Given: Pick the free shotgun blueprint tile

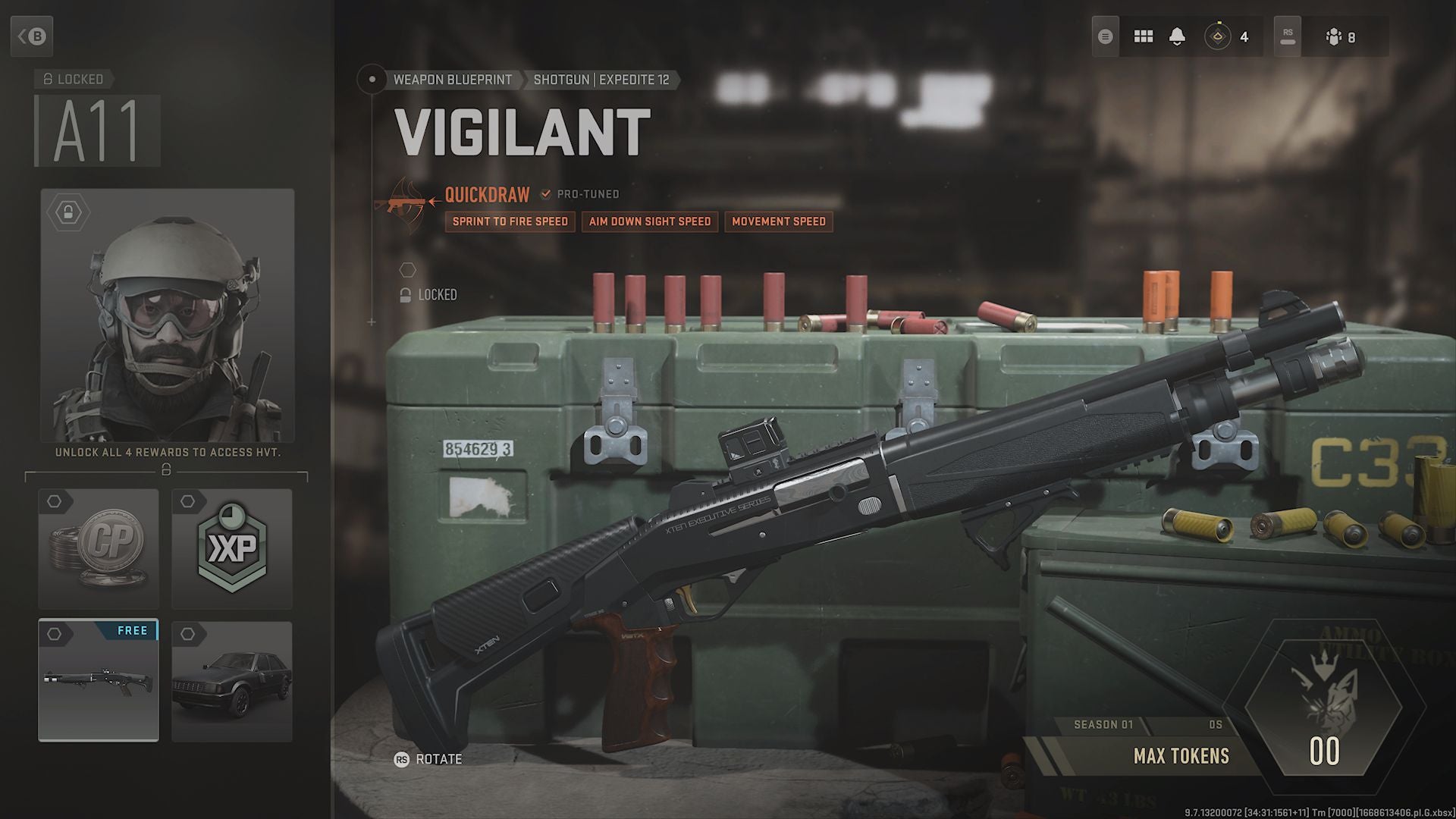Looking at the screenshot, I should pyautogui.click(x=99, y=680).
